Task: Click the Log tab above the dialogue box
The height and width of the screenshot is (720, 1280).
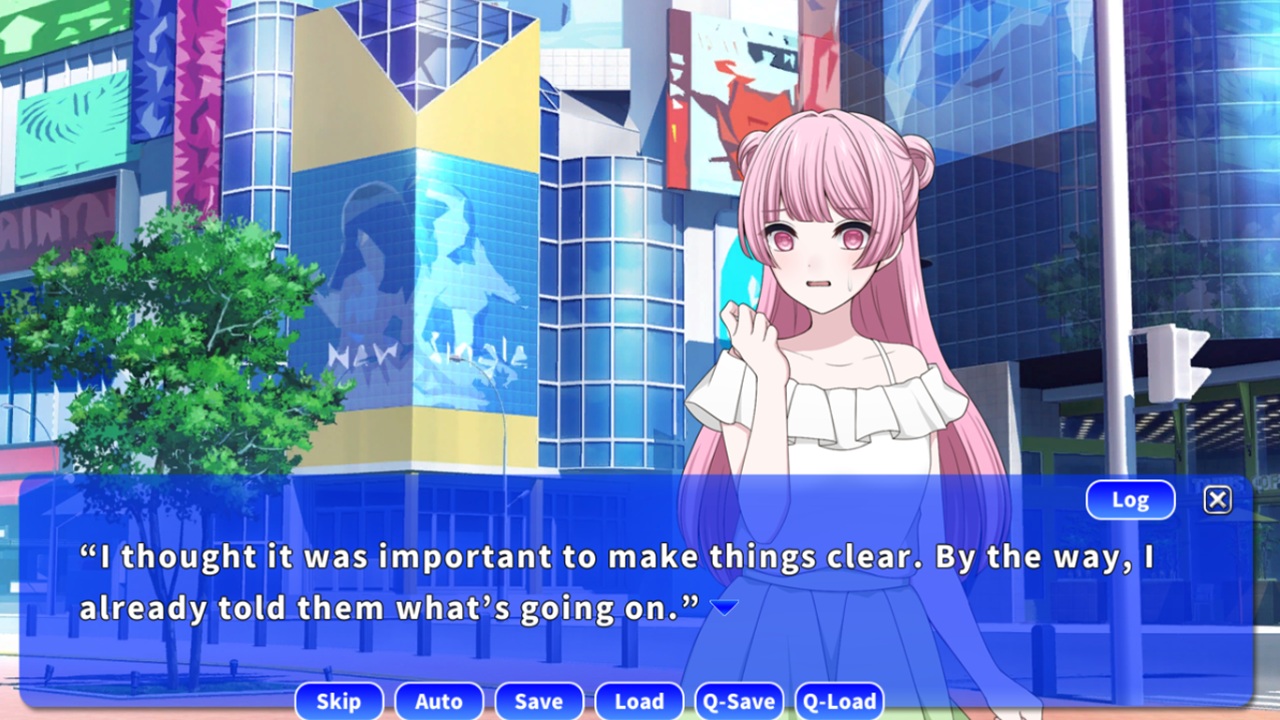Action: click(1129, 499)
